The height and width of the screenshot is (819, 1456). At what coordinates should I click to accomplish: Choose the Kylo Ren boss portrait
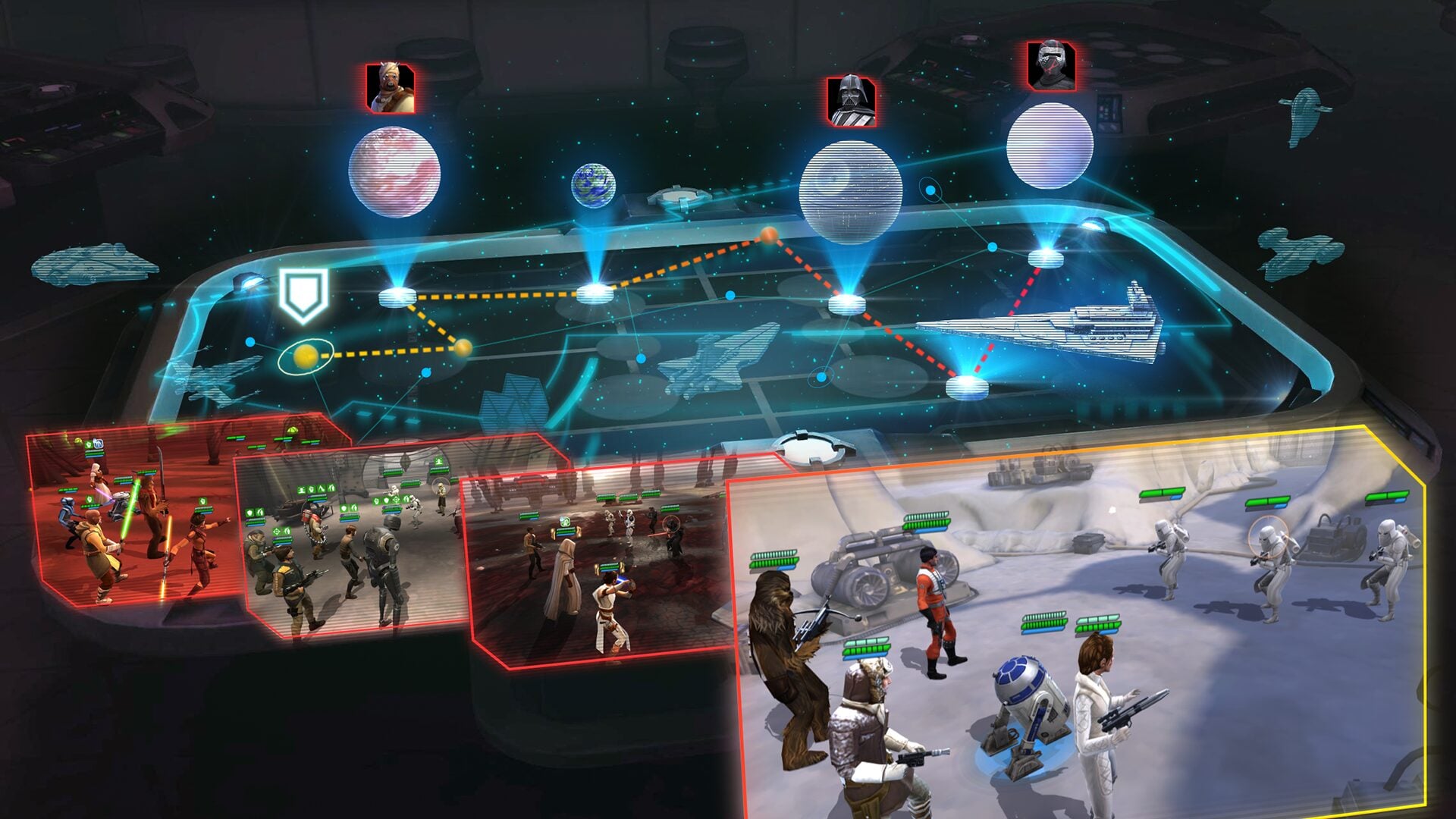(1051, 66)
